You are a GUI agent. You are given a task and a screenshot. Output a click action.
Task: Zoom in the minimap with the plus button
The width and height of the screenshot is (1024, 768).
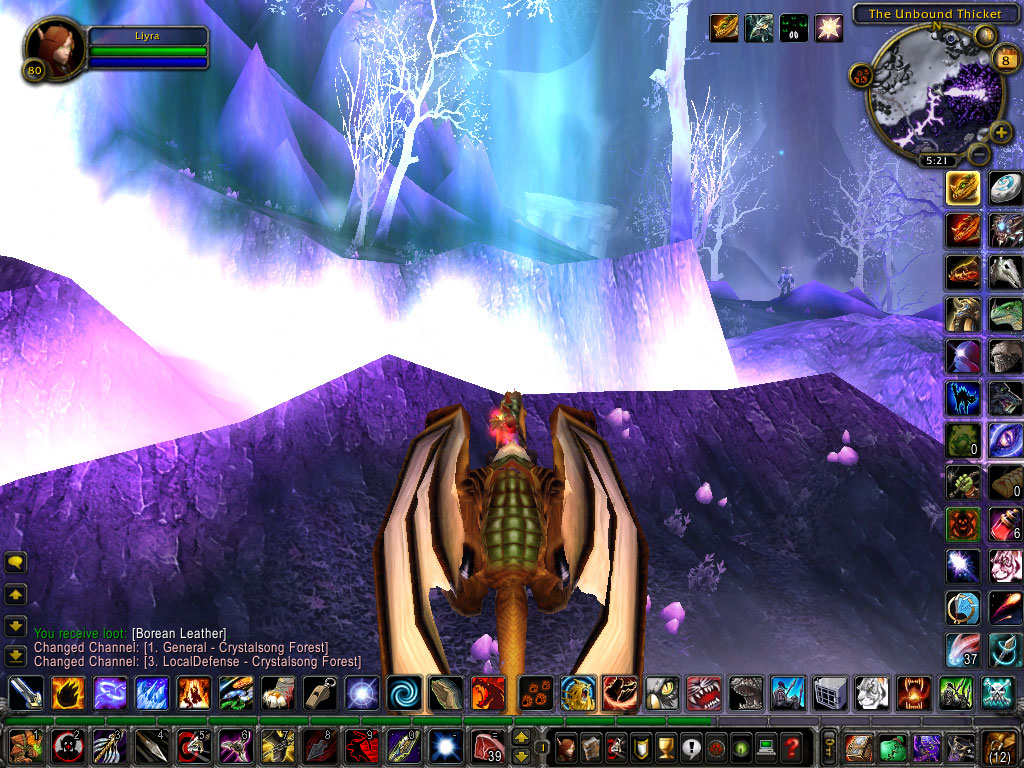(1001, 132)
